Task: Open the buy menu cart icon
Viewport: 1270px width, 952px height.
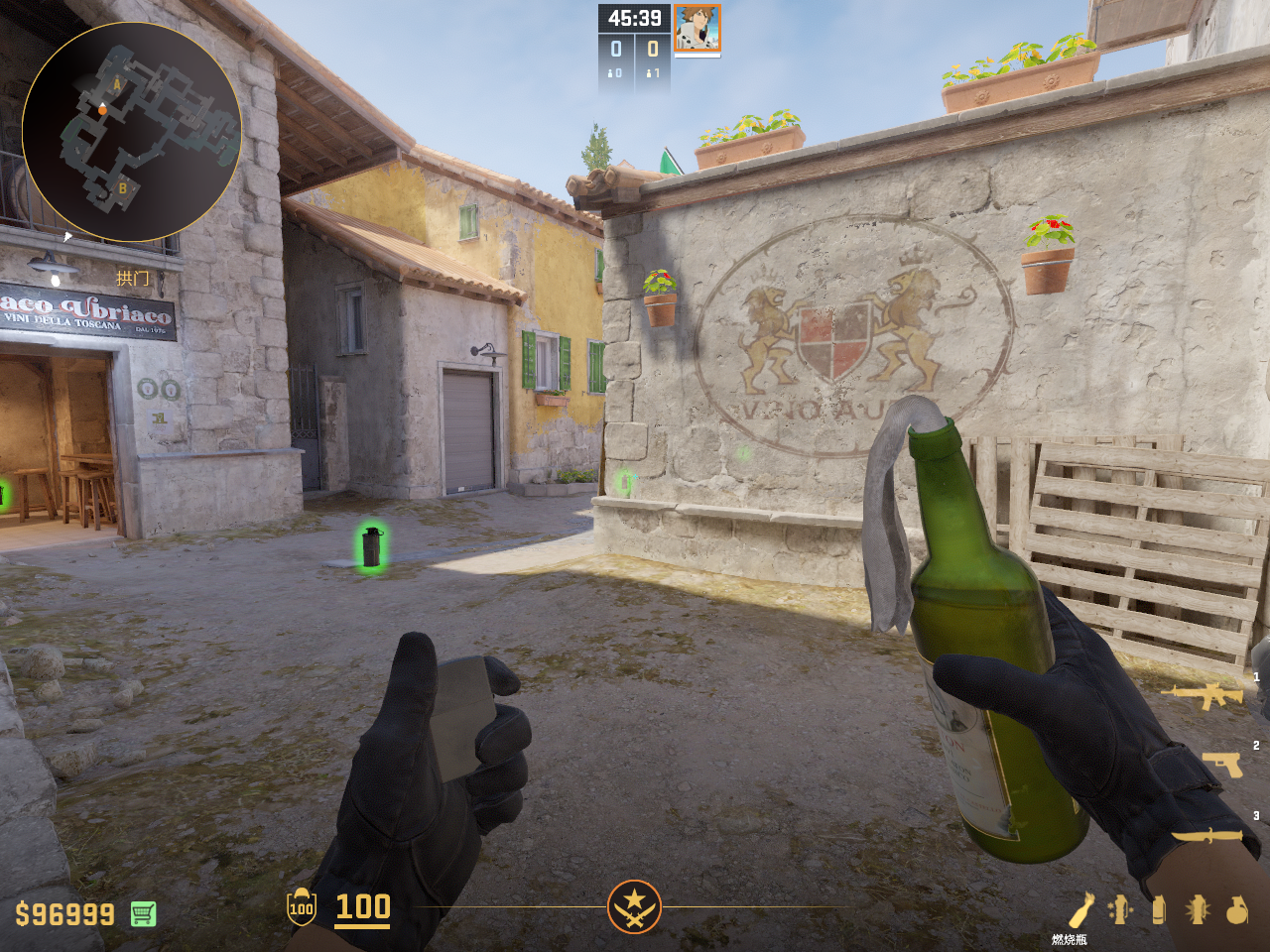Action: coord(143,913)
